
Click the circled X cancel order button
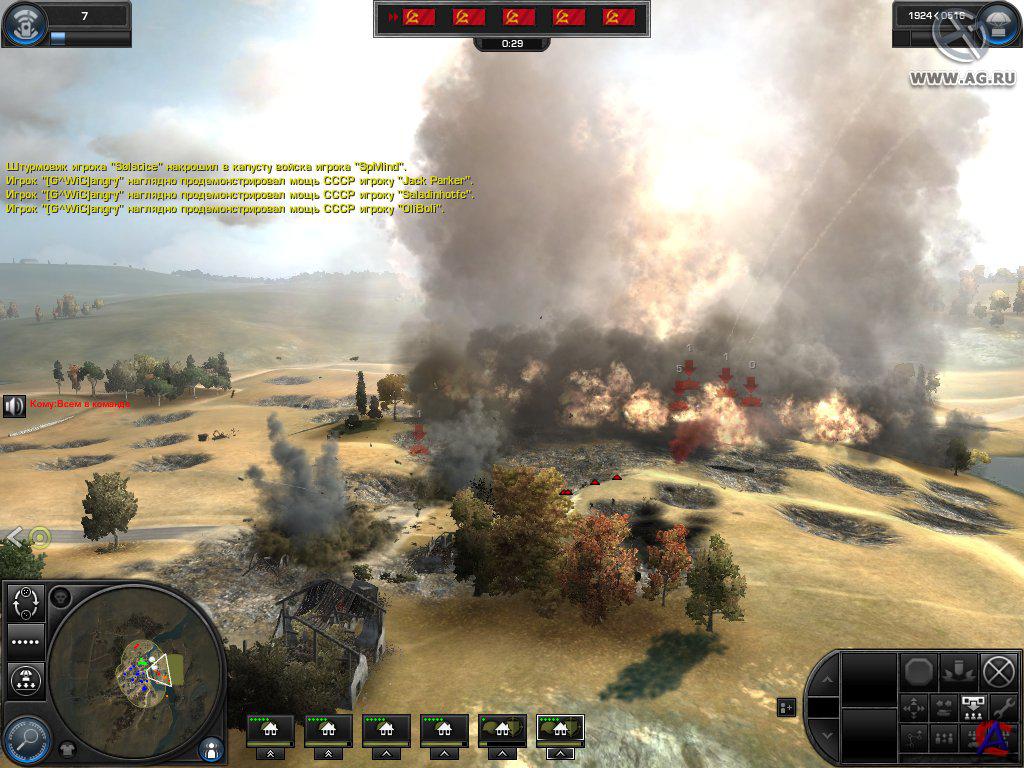[x=997, y=670]
